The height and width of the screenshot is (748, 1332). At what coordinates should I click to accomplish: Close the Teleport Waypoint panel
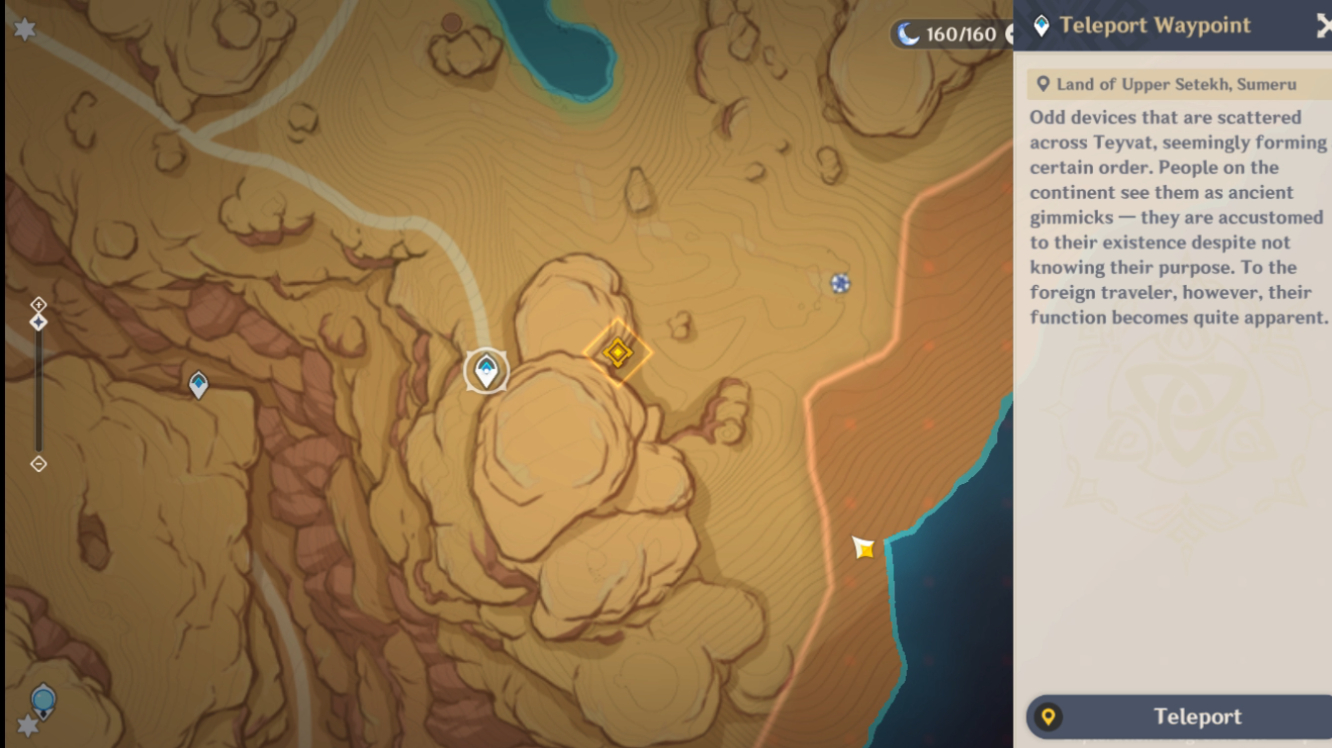coord(1322,27)
